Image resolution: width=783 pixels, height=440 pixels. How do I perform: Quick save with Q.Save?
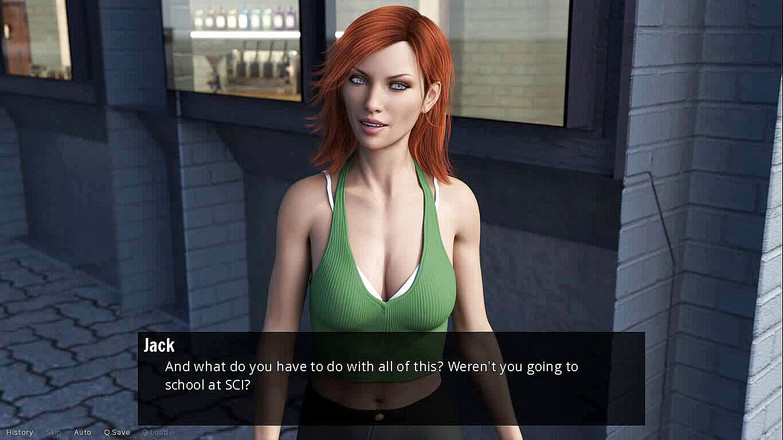tap(117, 432)
